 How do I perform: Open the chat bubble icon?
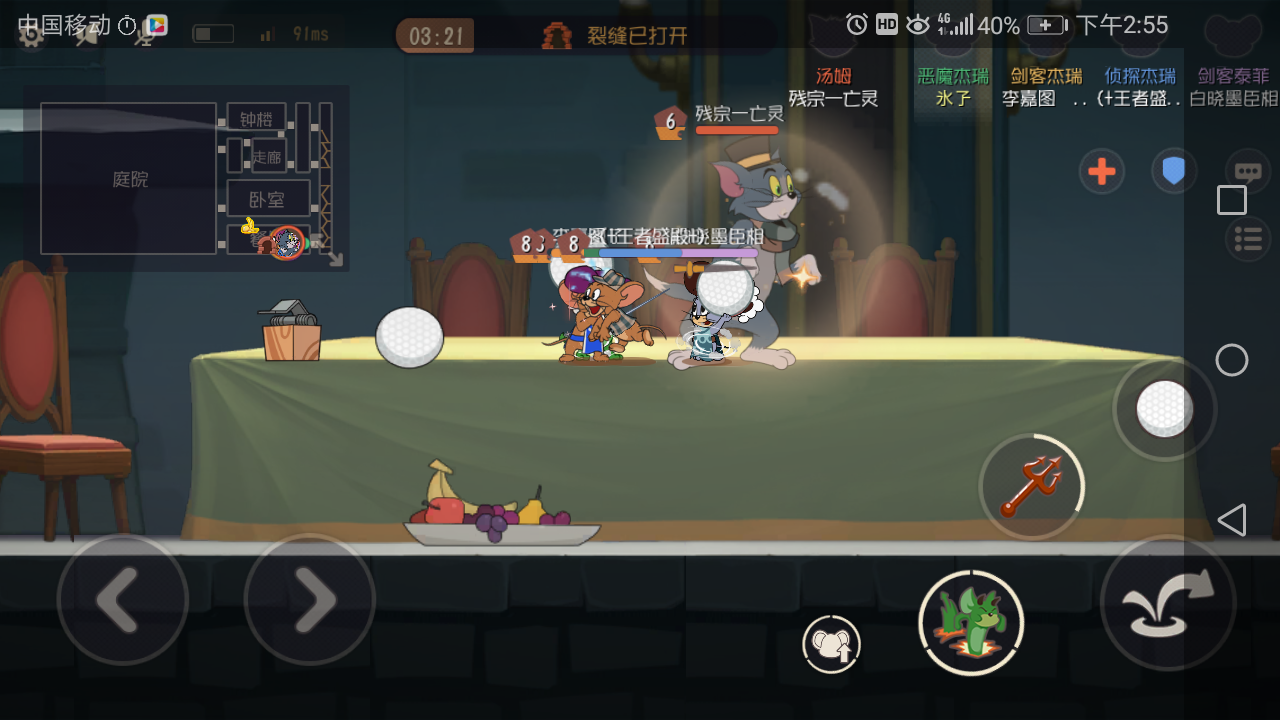click(1247, 170)
